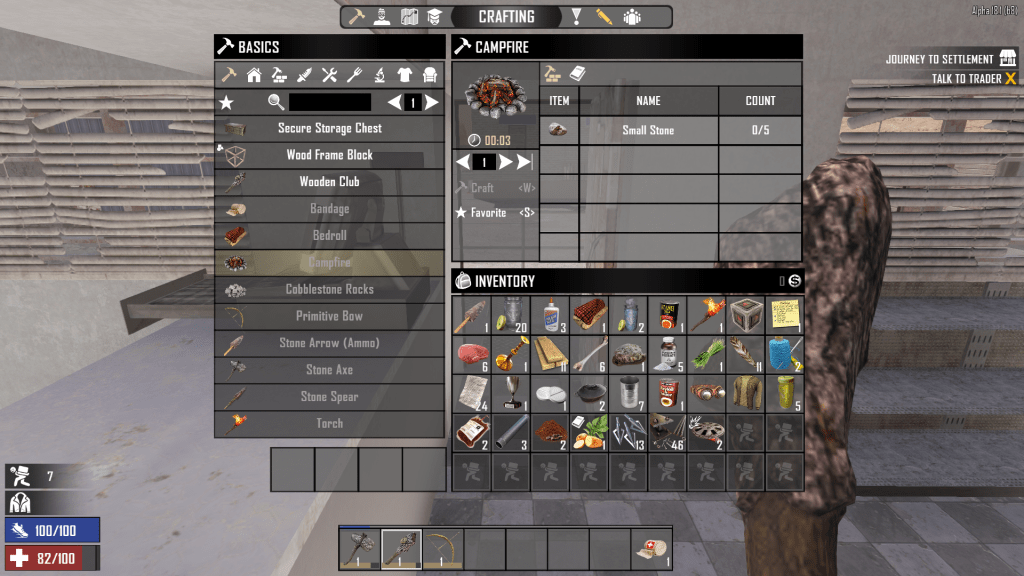Select the Cobblestone Rocks recipe
Viewport: 1024px width, 576px height.
point(330,289)
